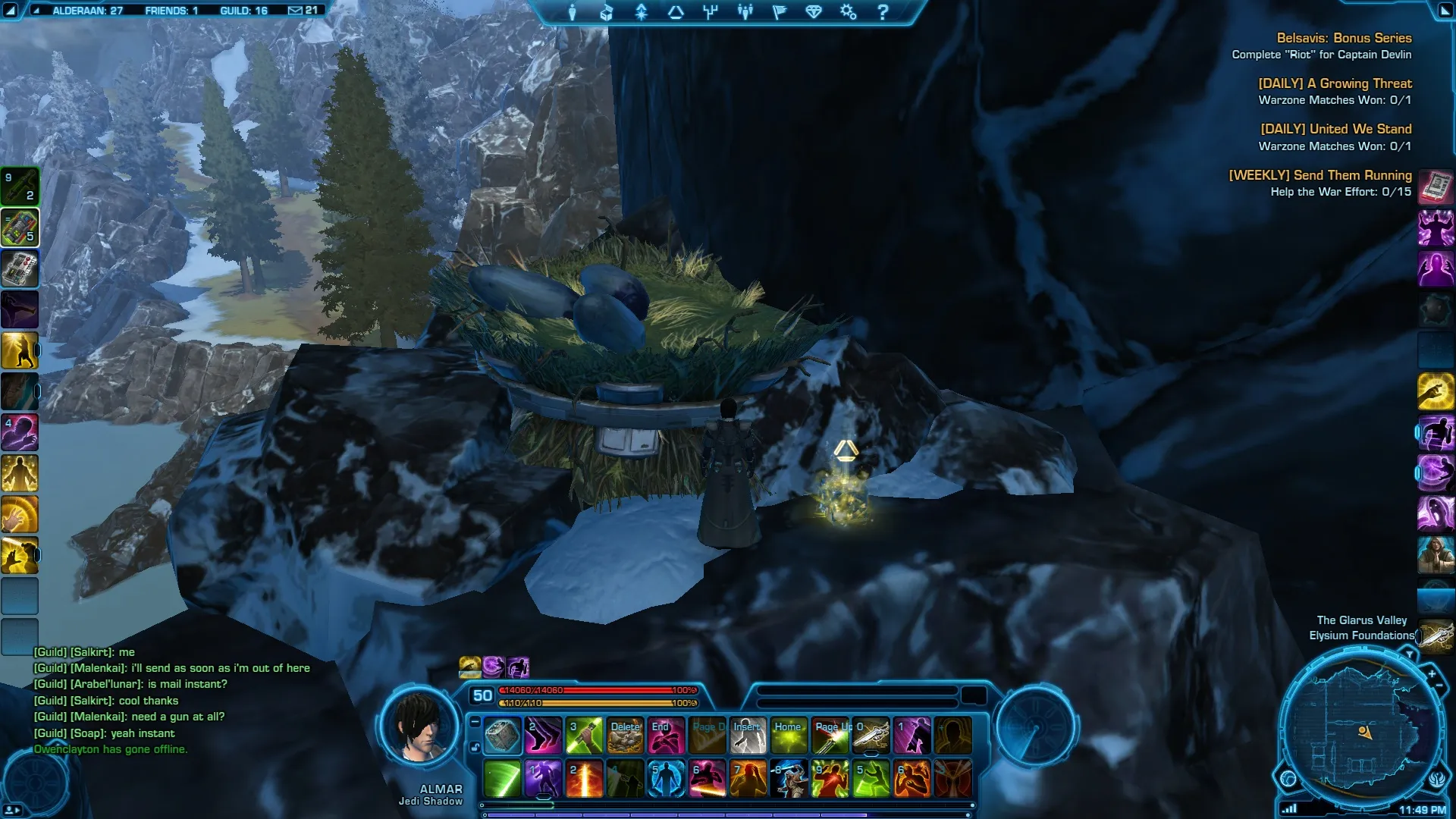Open the minimap filter funnel button
Screen dimensions: 1456x819
coord(1409,654)
